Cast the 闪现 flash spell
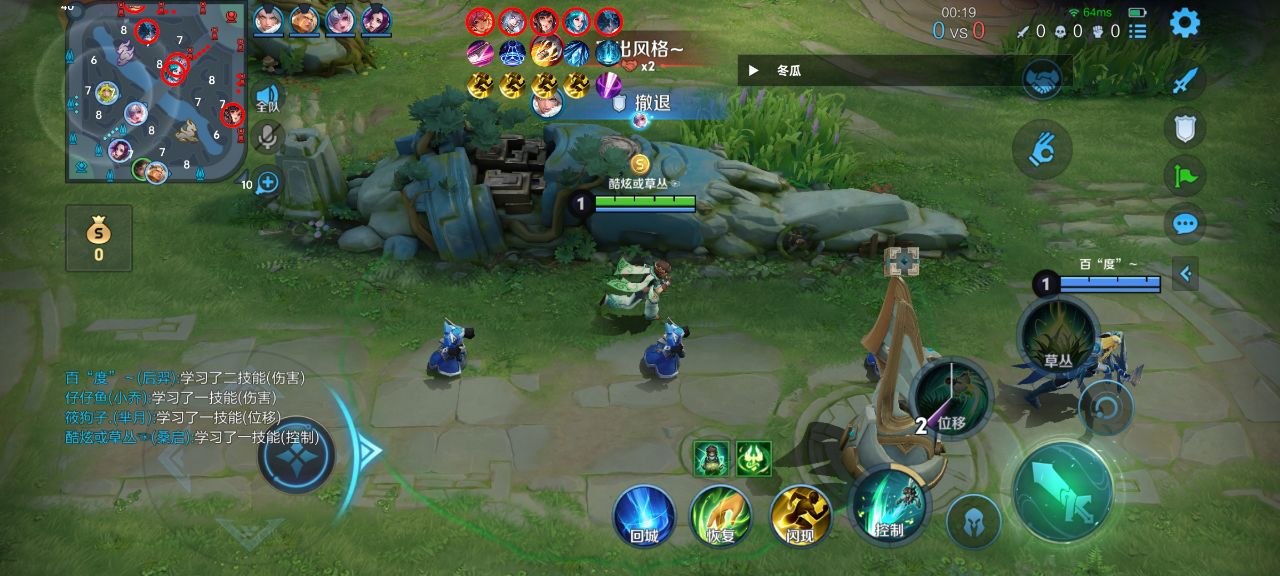The height and width of the screenshot is (576, 1280). point(801,516)
